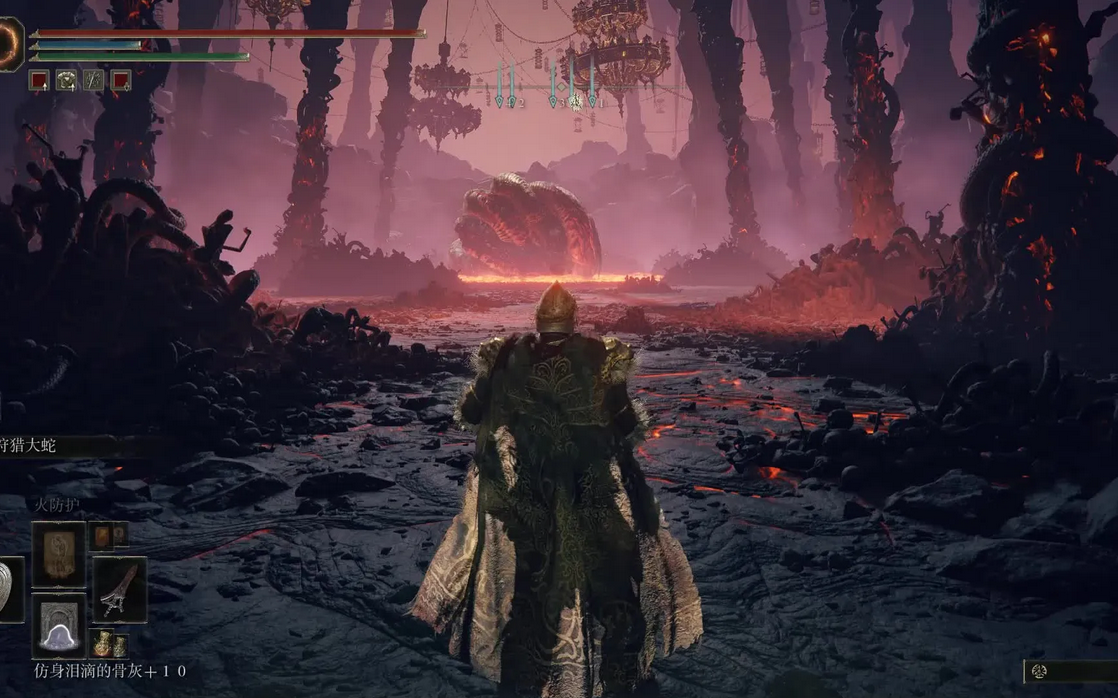Select the fire protection incantation slot
The image size is (1118, 698).
58,554
